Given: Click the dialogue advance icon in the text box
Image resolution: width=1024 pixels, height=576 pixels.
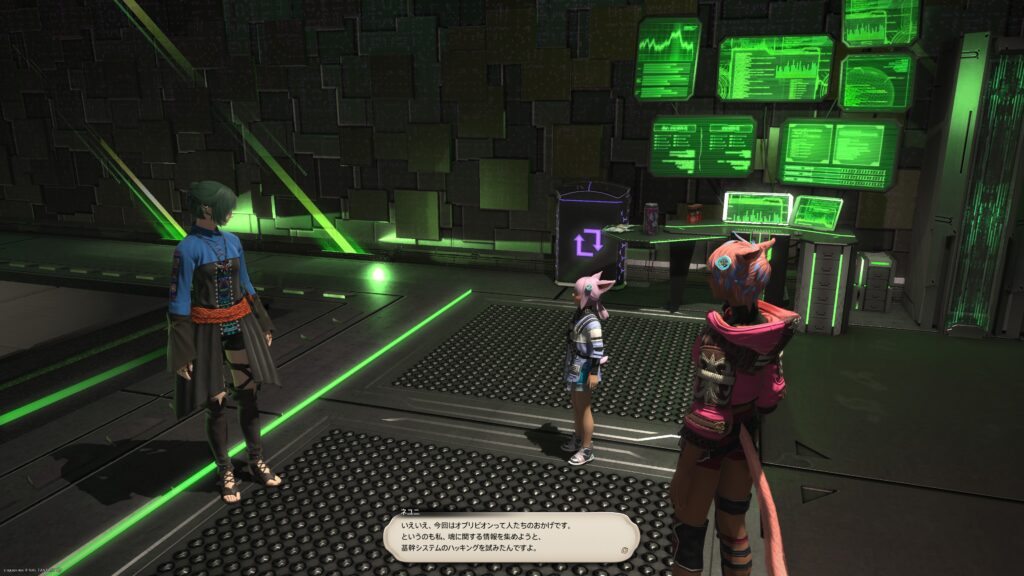Looking at the screenshot, I should (623, 550).
